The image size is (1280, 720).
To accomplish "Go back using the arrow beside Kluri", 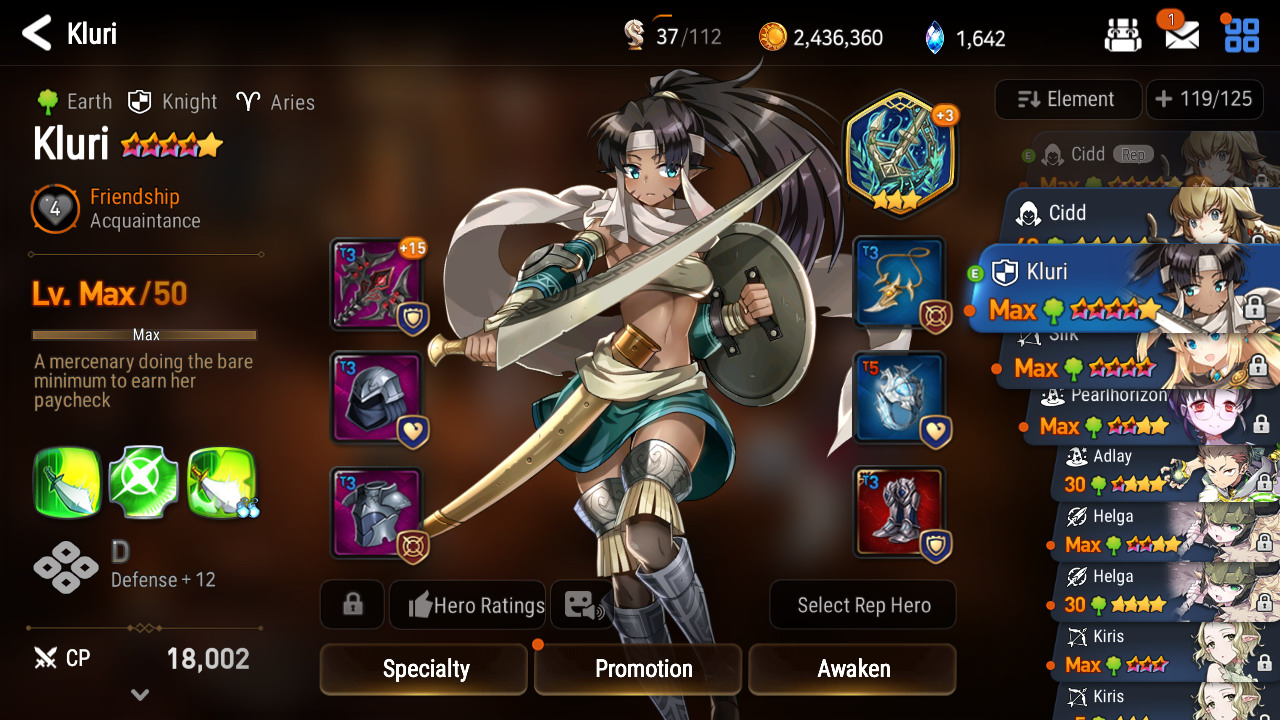I will coord(37,34).
